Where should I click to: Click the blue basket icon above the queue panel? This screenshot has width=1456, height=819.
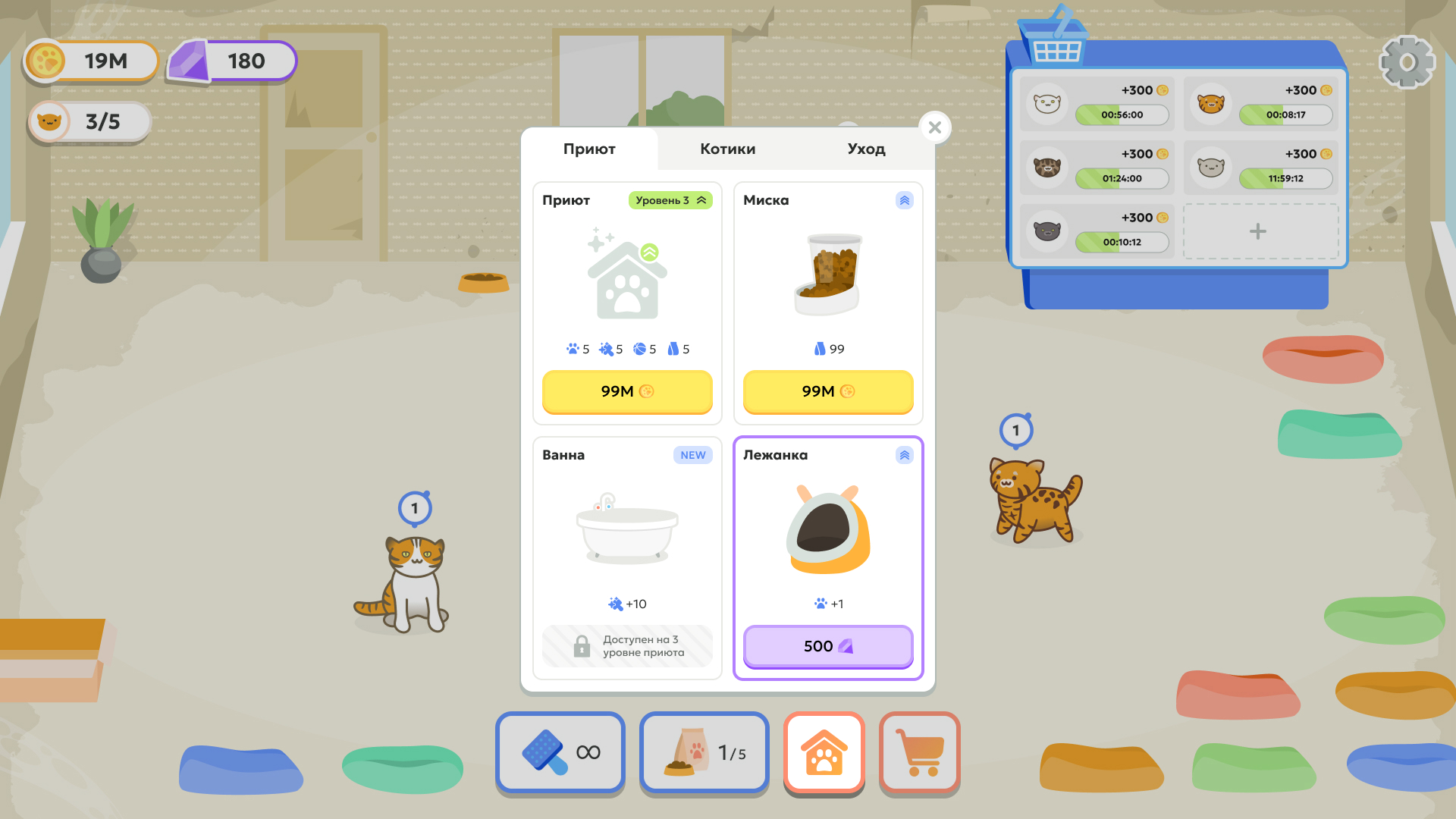tap(1059, 36)
